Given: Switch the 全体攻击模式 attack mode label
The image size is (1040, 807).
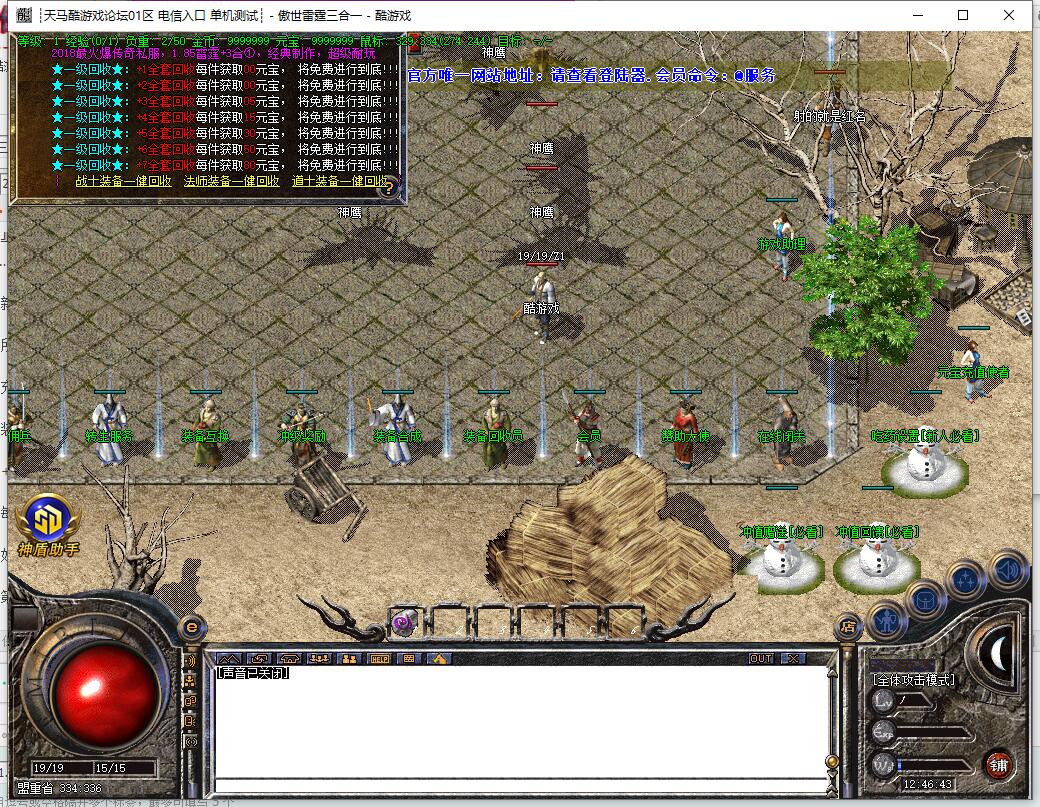Looking at the screenshot, I should [x=914, y=680].
